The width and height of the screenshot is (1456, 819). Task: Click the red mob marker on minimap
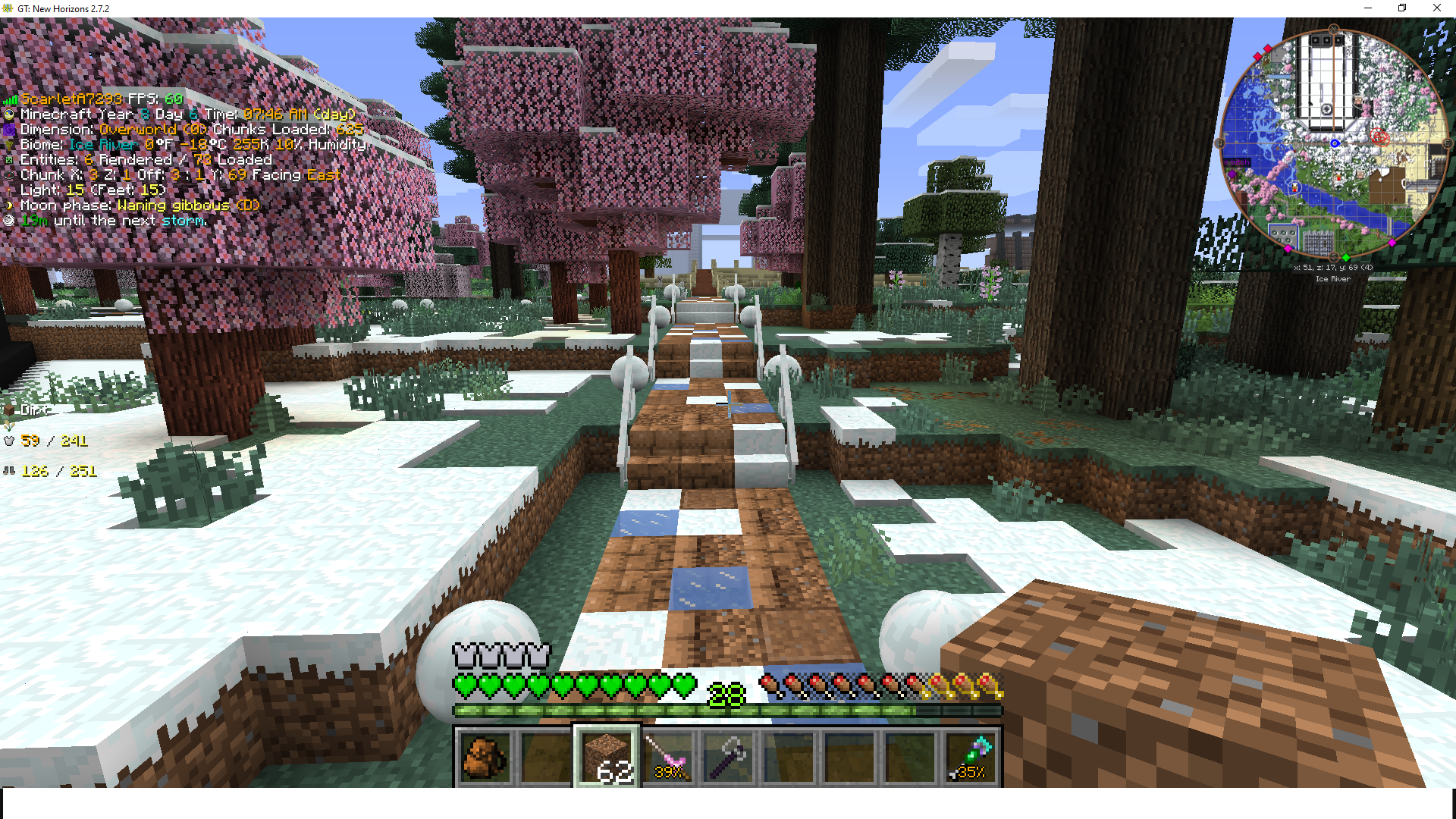tap(1379, 137)
